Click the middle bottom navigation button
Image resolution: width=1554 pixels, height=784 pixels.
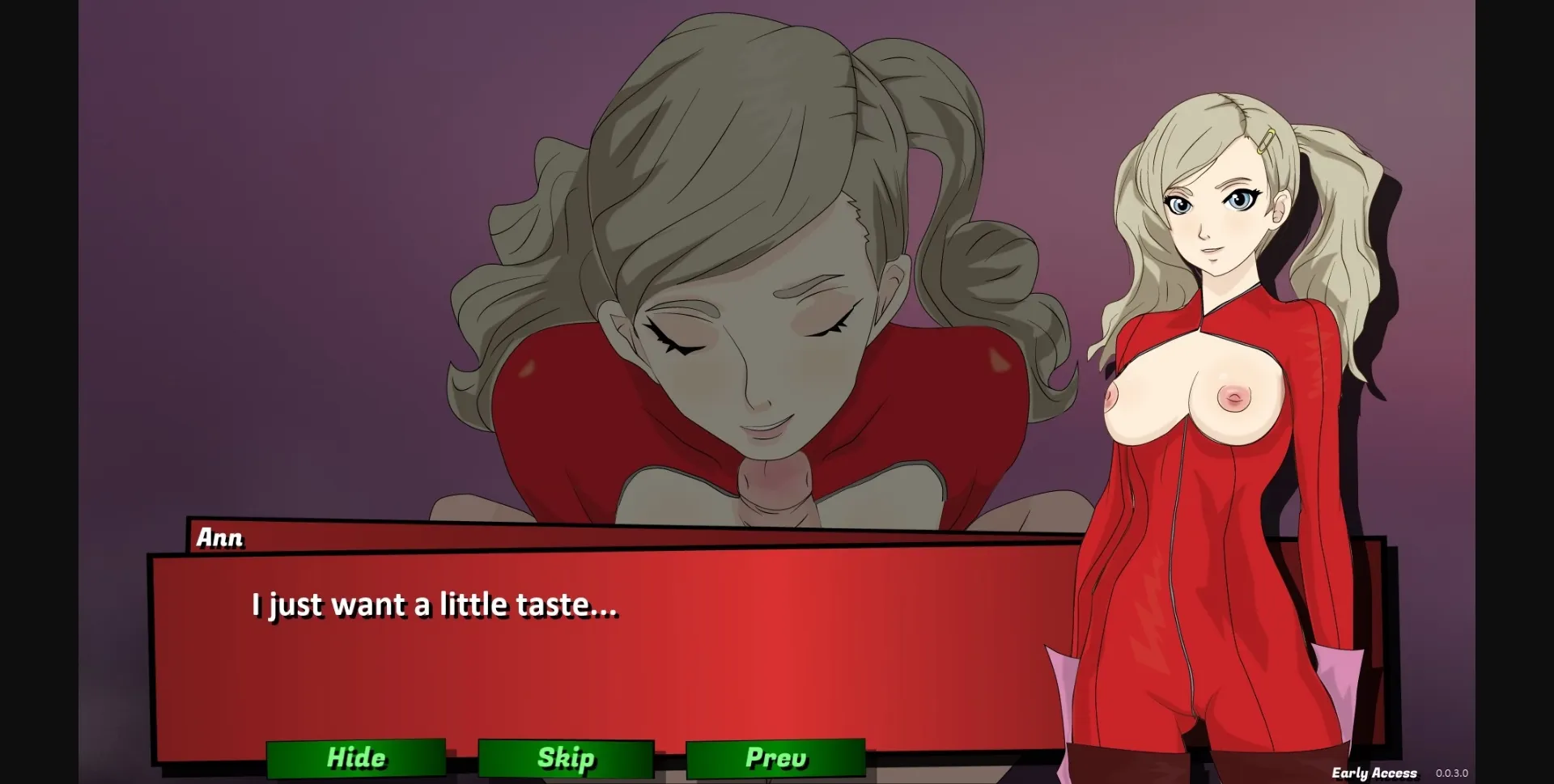pyautogui.click(x=565, y=758)
